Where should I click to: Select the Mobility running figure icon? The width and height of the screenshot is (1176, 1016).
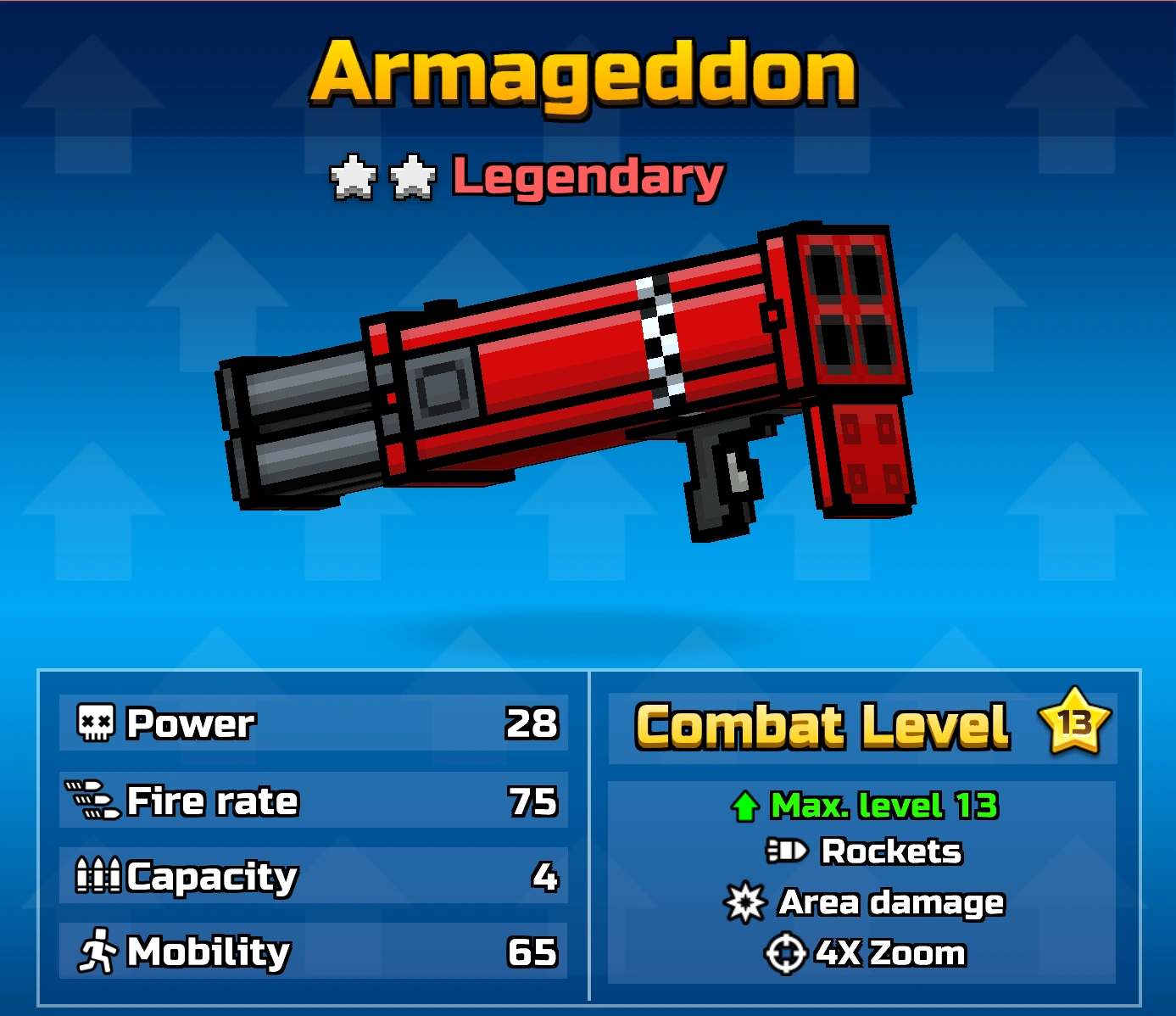(x=95, y=952)
